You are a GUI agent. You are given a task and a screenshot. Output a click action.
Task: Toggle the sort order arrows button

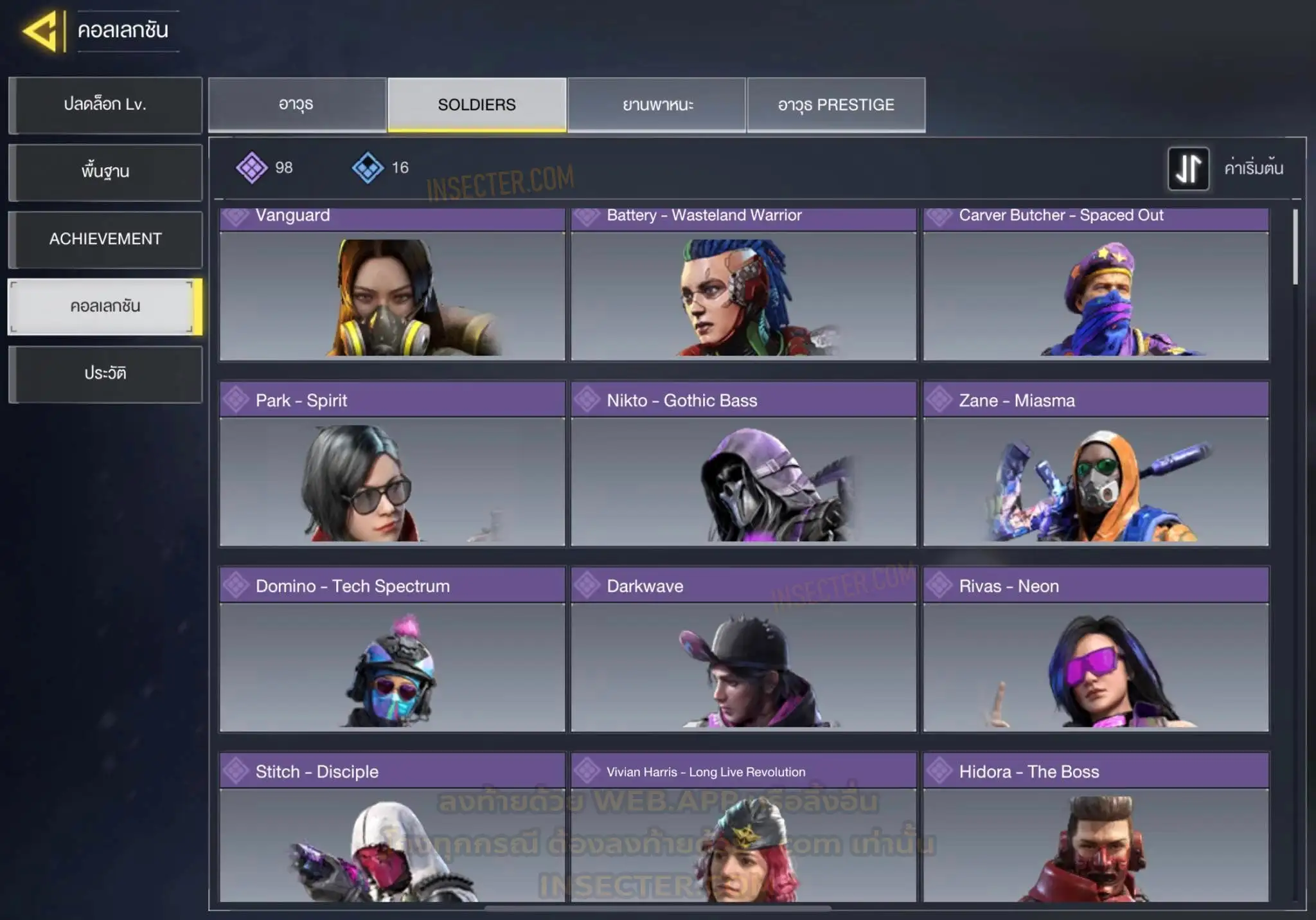(x=1188, y=168)
